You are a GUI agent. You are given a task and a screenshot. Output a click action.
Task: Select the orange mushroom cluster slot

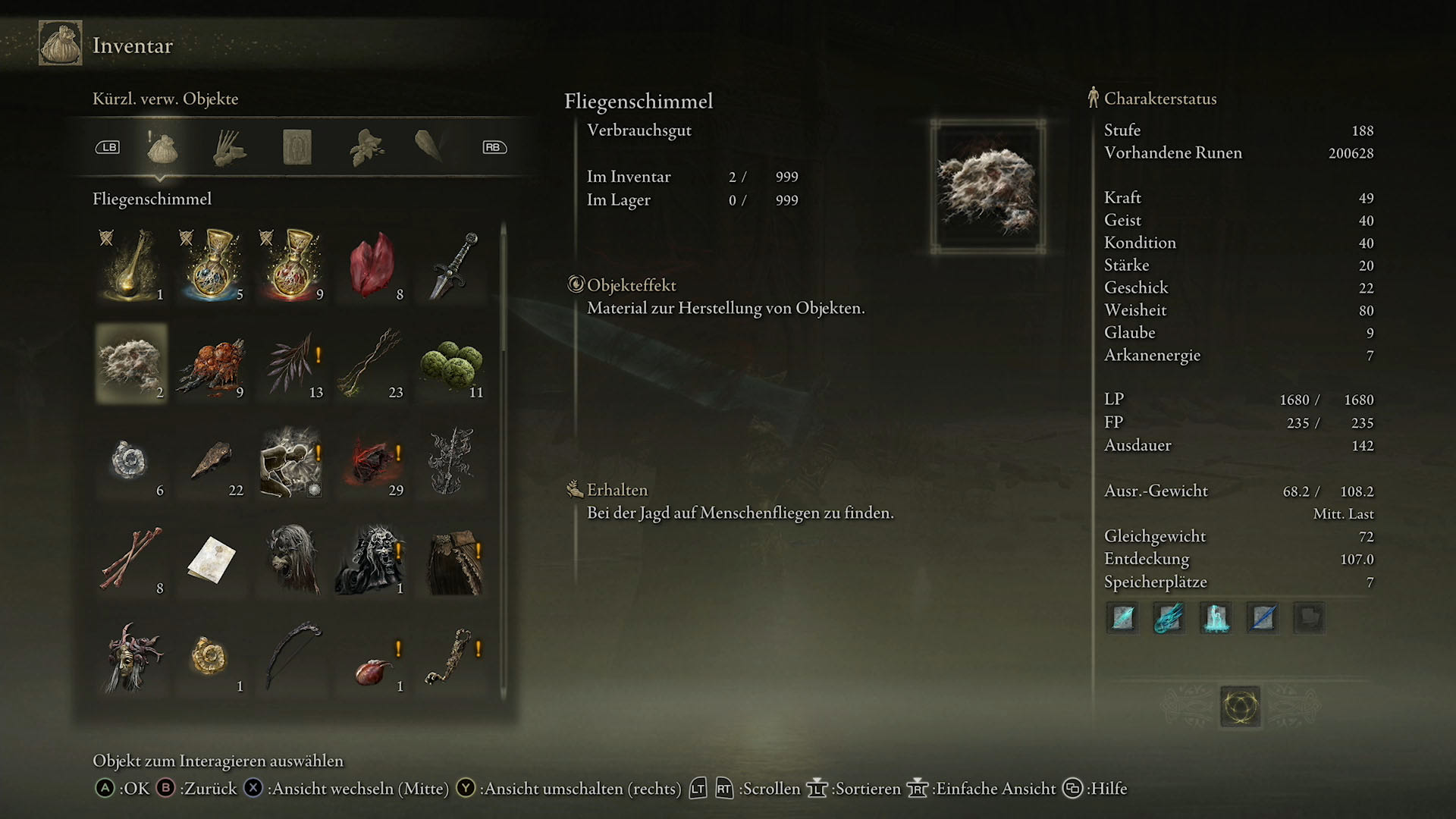pos(212,364)
